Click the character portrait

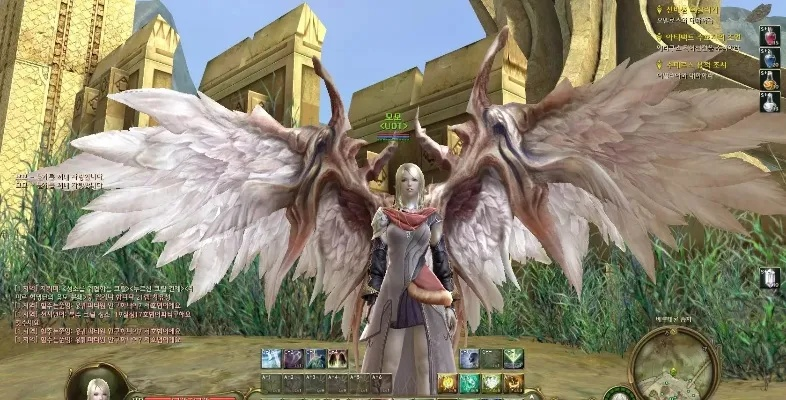[x=98, y=387]
